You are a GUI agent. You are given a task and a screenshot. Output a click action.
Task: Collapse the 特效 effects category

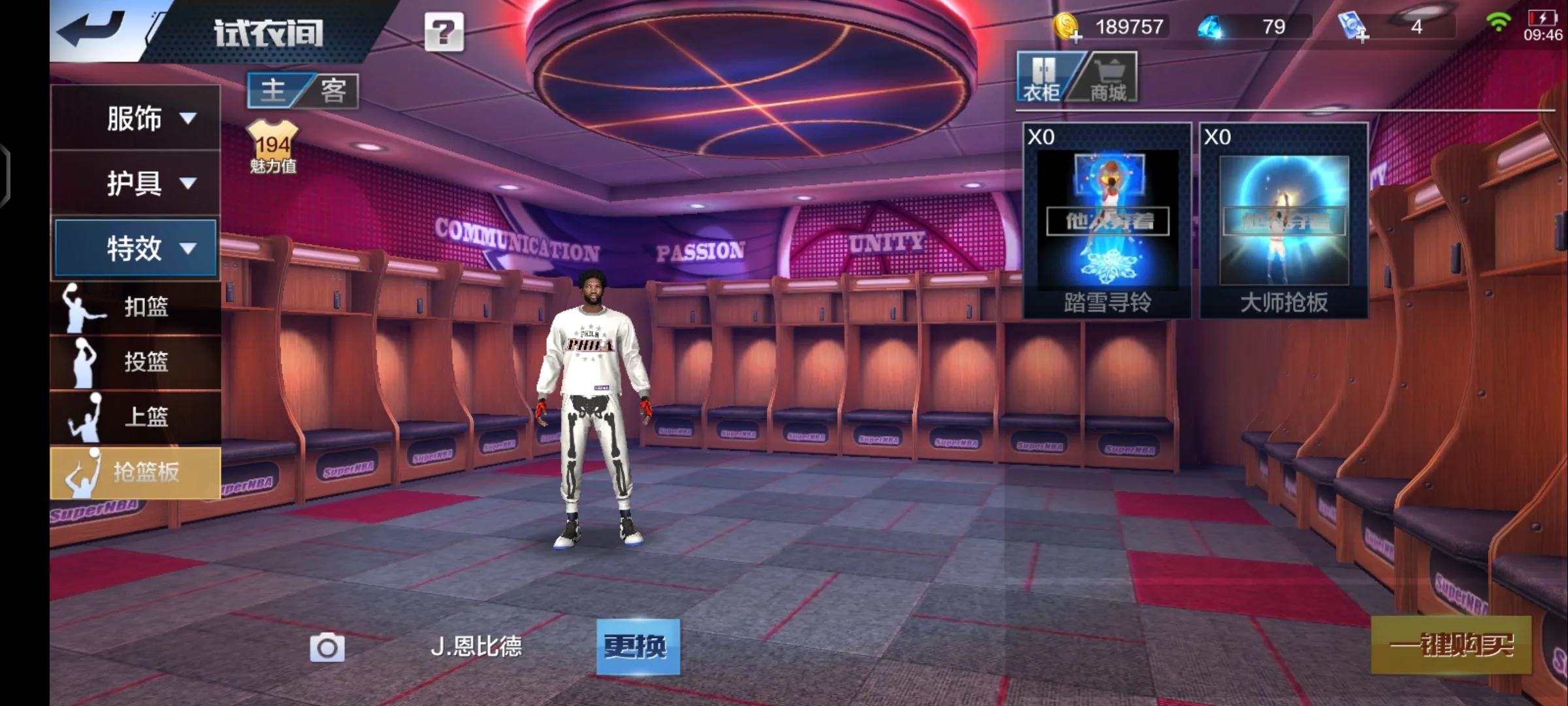tap(136, 248)
